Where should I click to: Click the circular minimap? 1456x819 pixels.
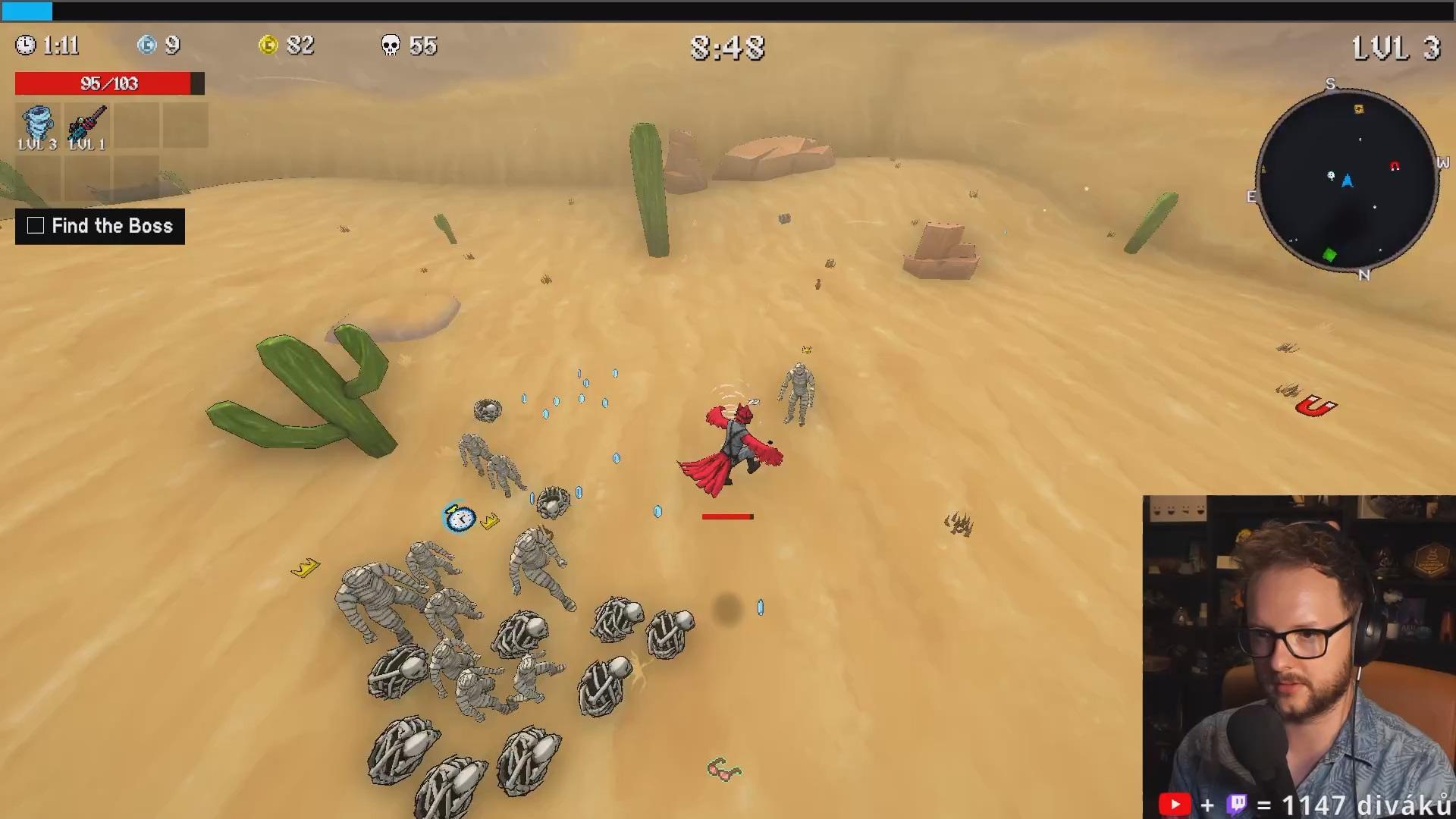(x=1348, y=180)
